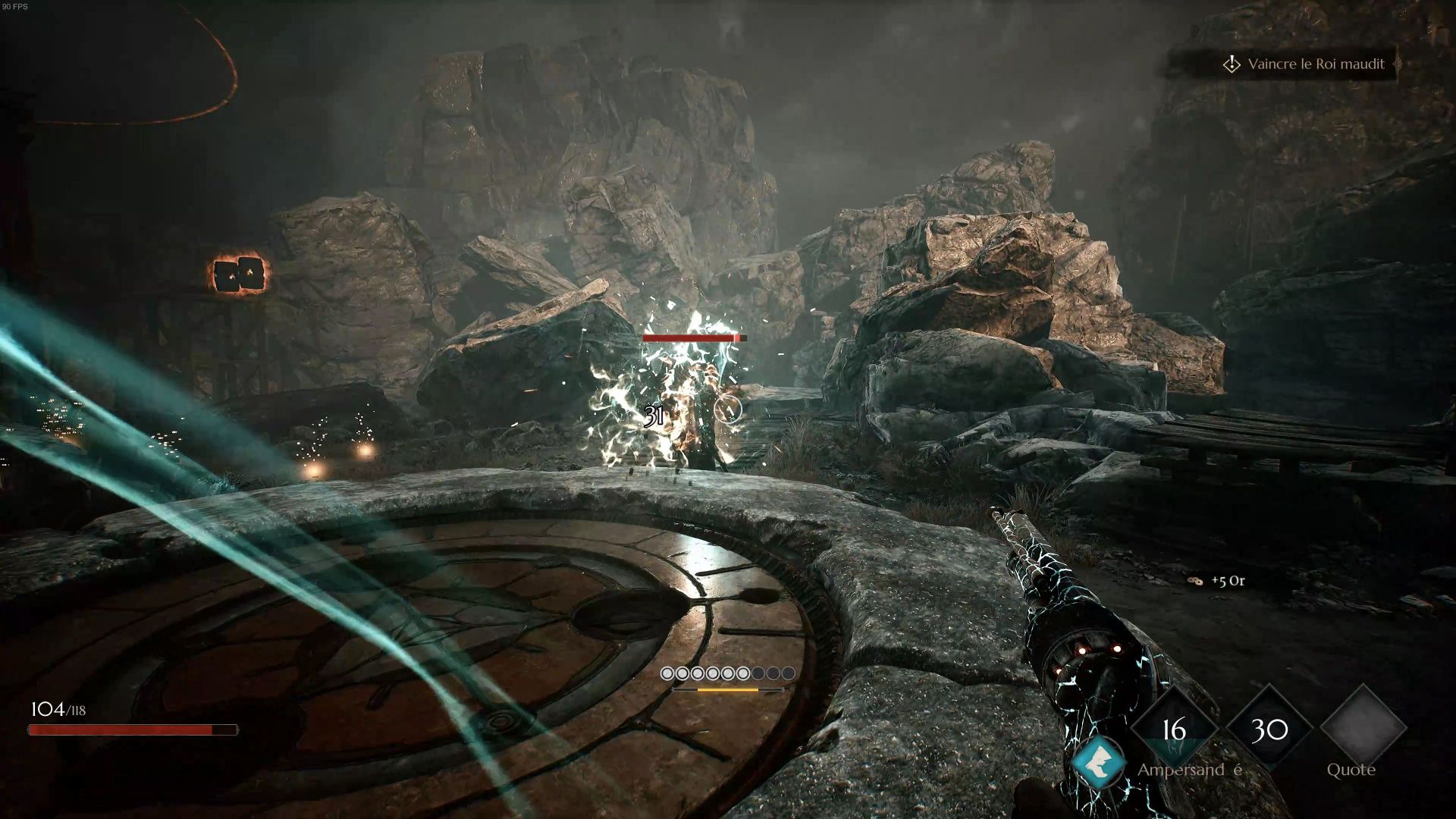Select the ability slot showing 16 cooldown
Viewport: 1456px width, 819px height.
point(1174,729)
